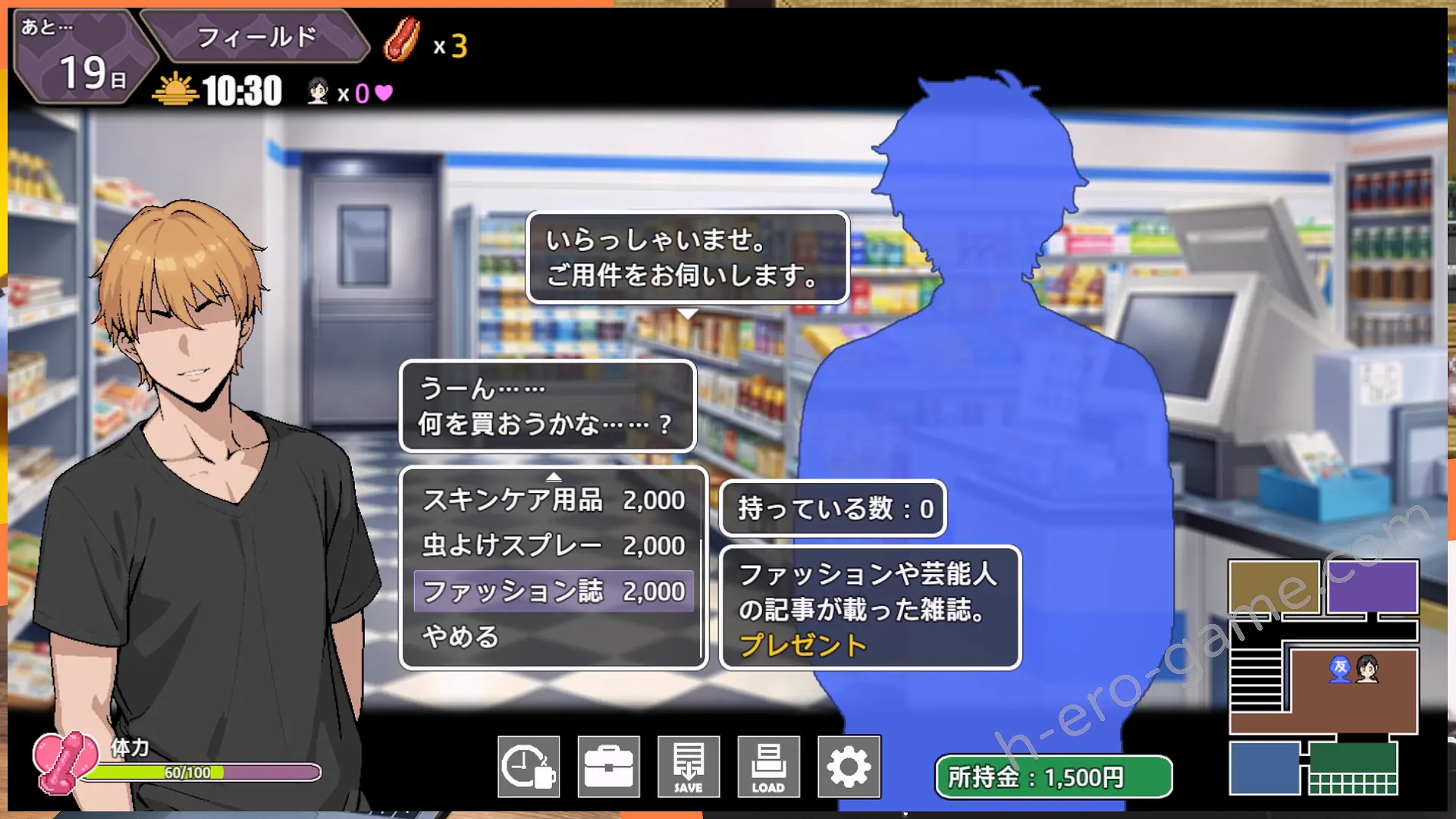The image size is (1456, 819).
Task: Open the gear settings menu
Action: click(849, 767)
